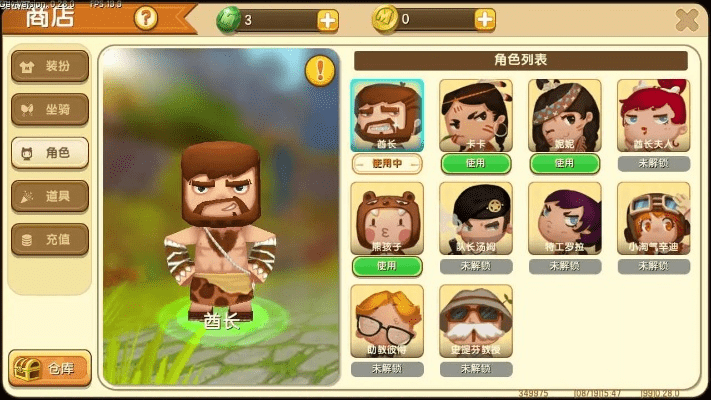Select the locked 酋长夫人 character portrait

653,115
